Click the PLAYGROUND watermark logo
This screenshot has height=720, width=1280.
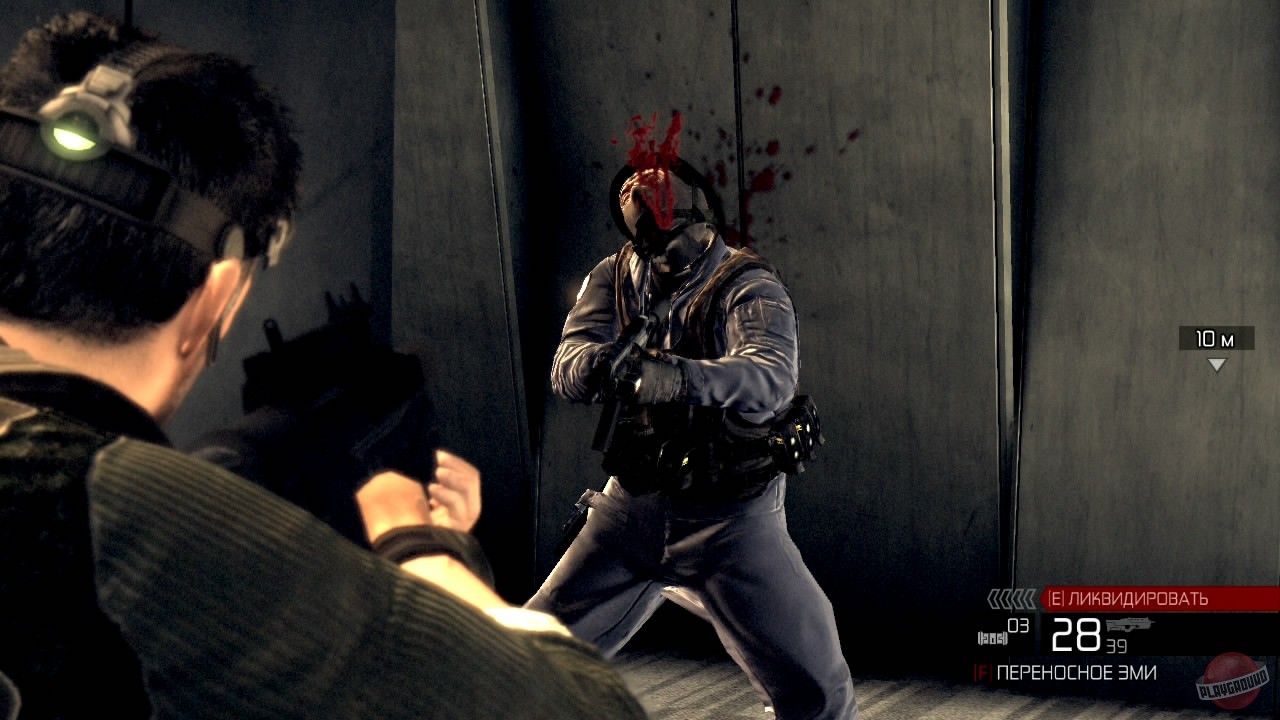point(1230,678)
